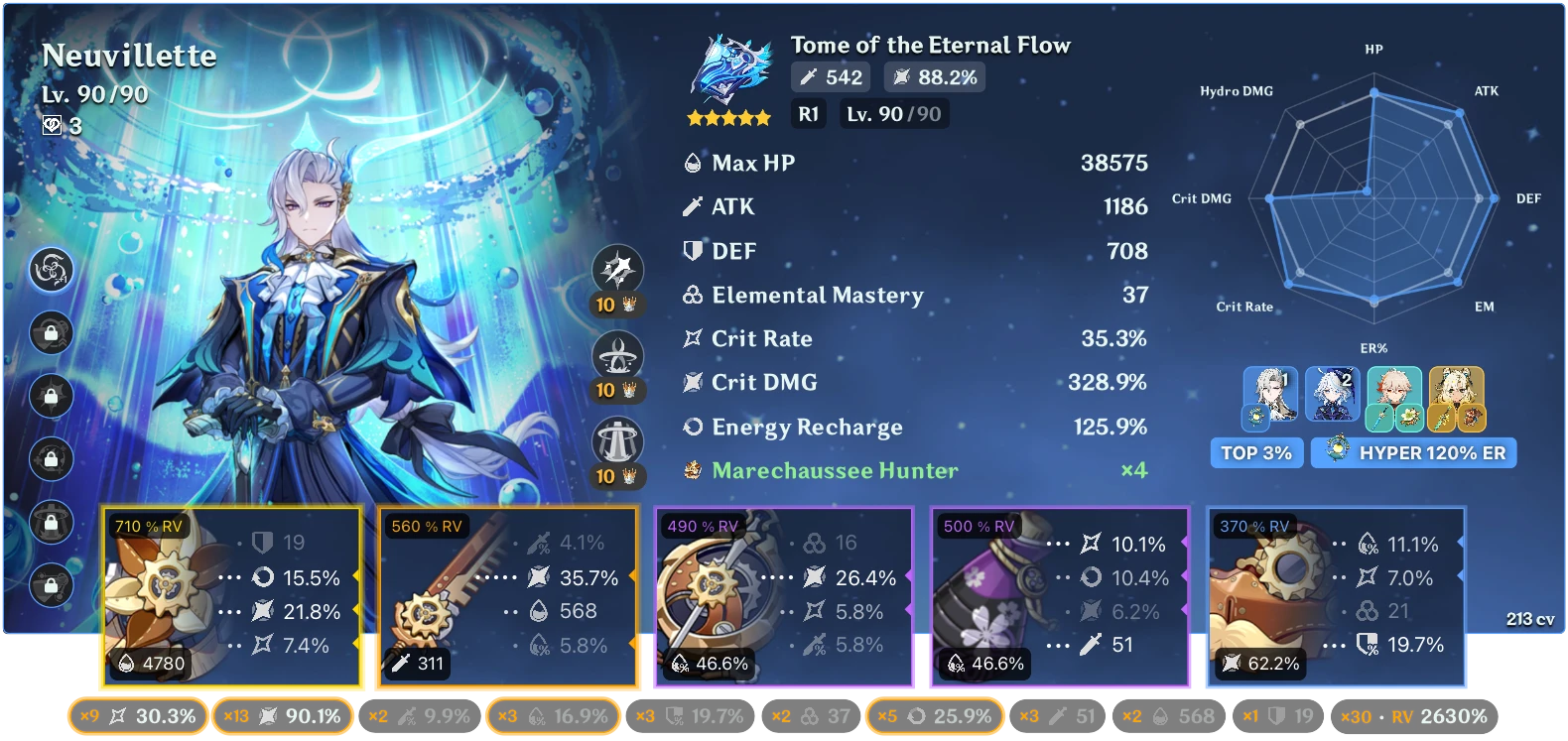Click the Energy Recharge stat icon

click(x=695, y=427)
